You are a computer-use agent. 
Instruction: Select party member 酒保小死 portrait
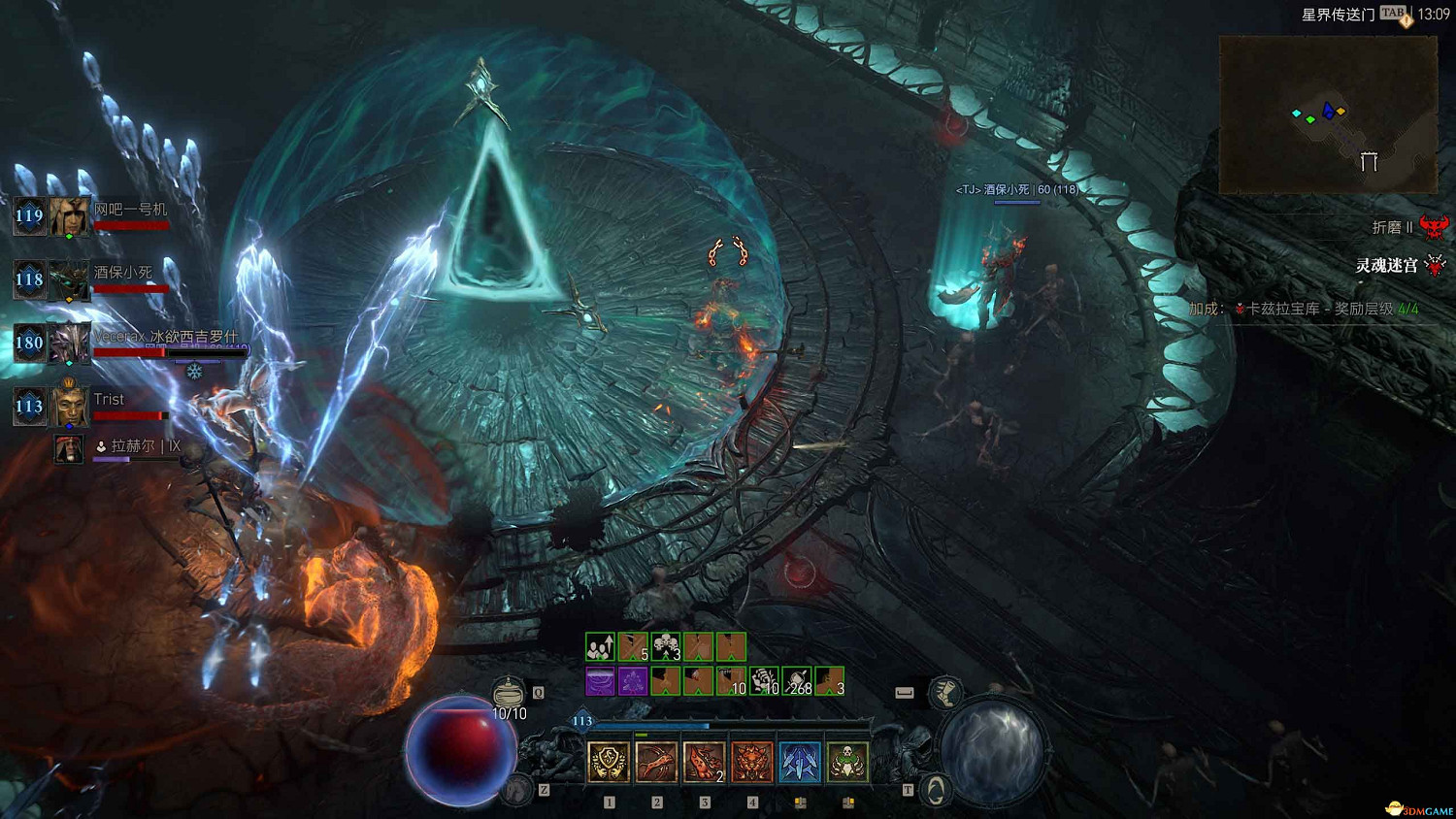tap(70, 280)
